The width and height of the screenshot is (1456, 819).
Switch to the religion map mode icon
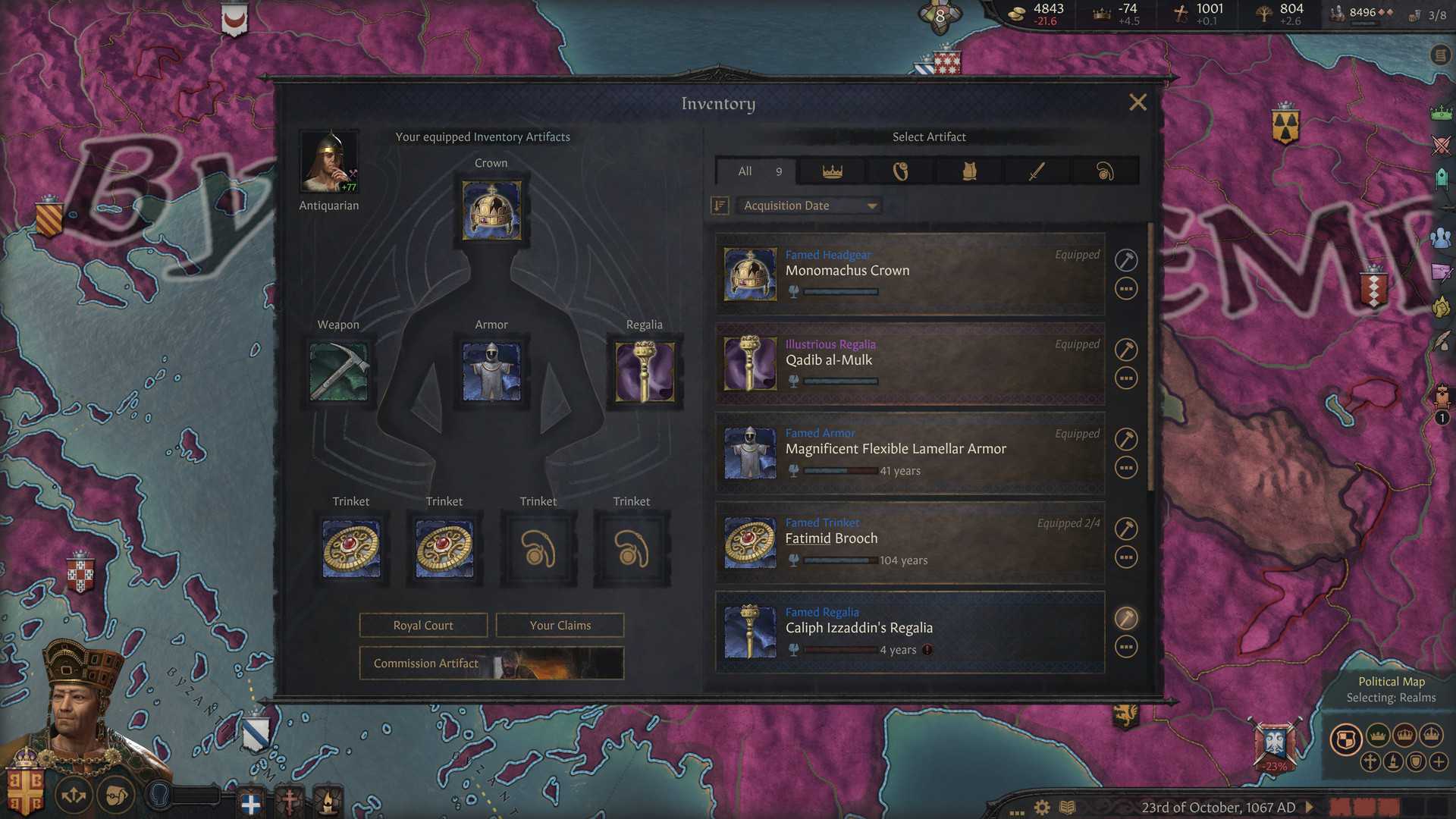(x=1370, y=762)
